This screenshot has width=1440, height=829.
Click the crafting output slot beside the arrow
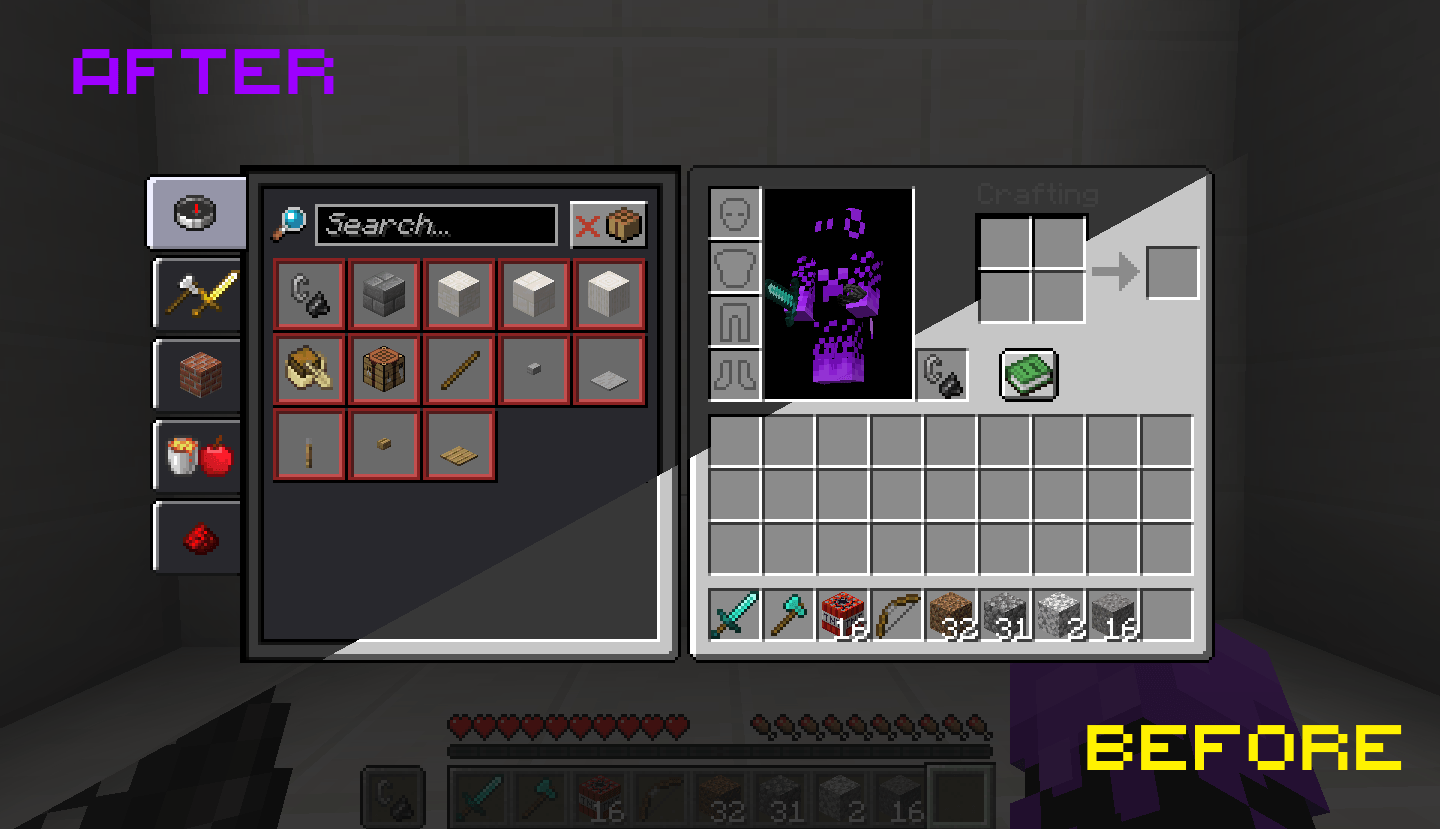pos(1172,273)
